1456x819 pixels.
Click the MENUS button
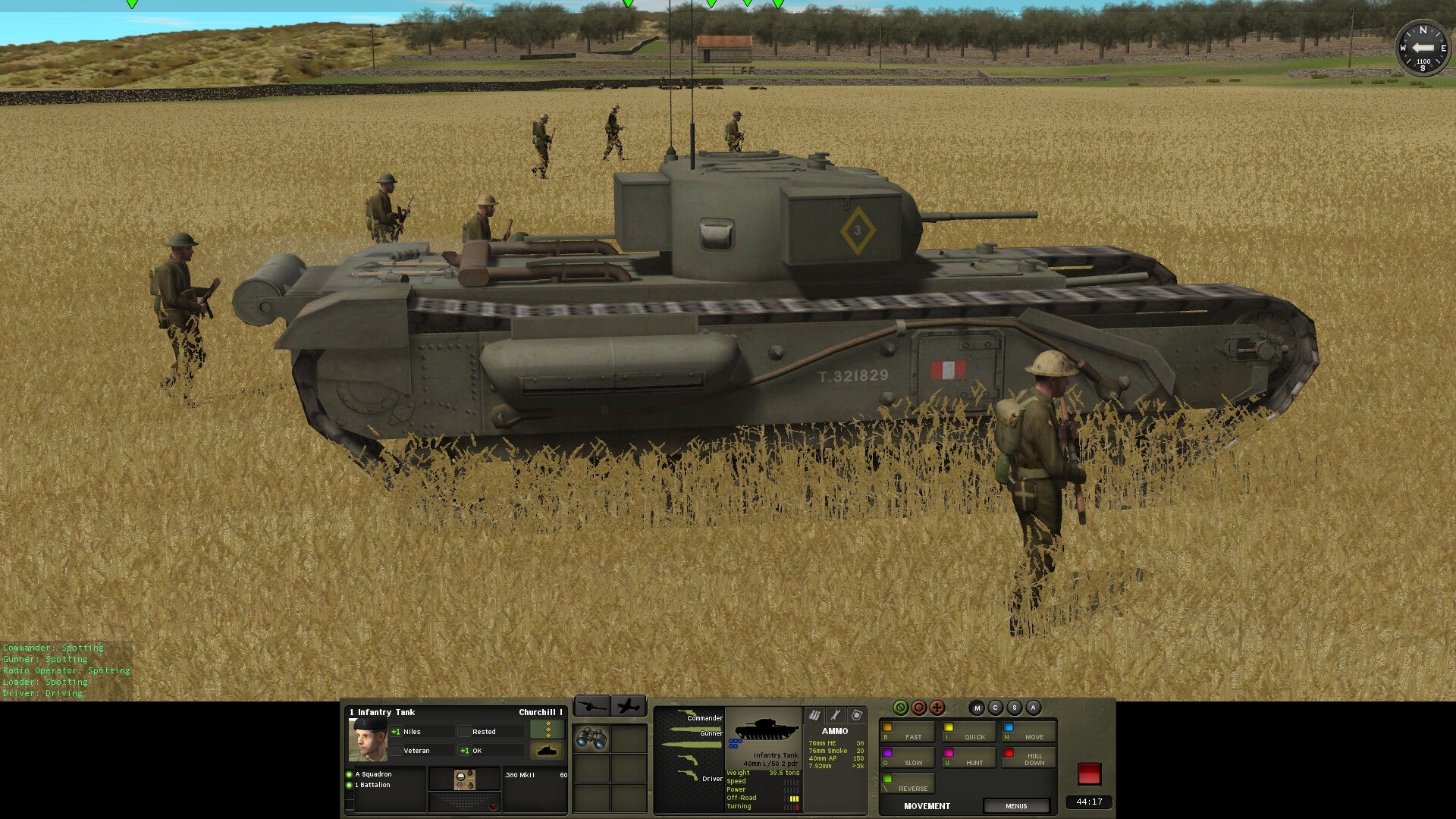tap(1016, 805)
